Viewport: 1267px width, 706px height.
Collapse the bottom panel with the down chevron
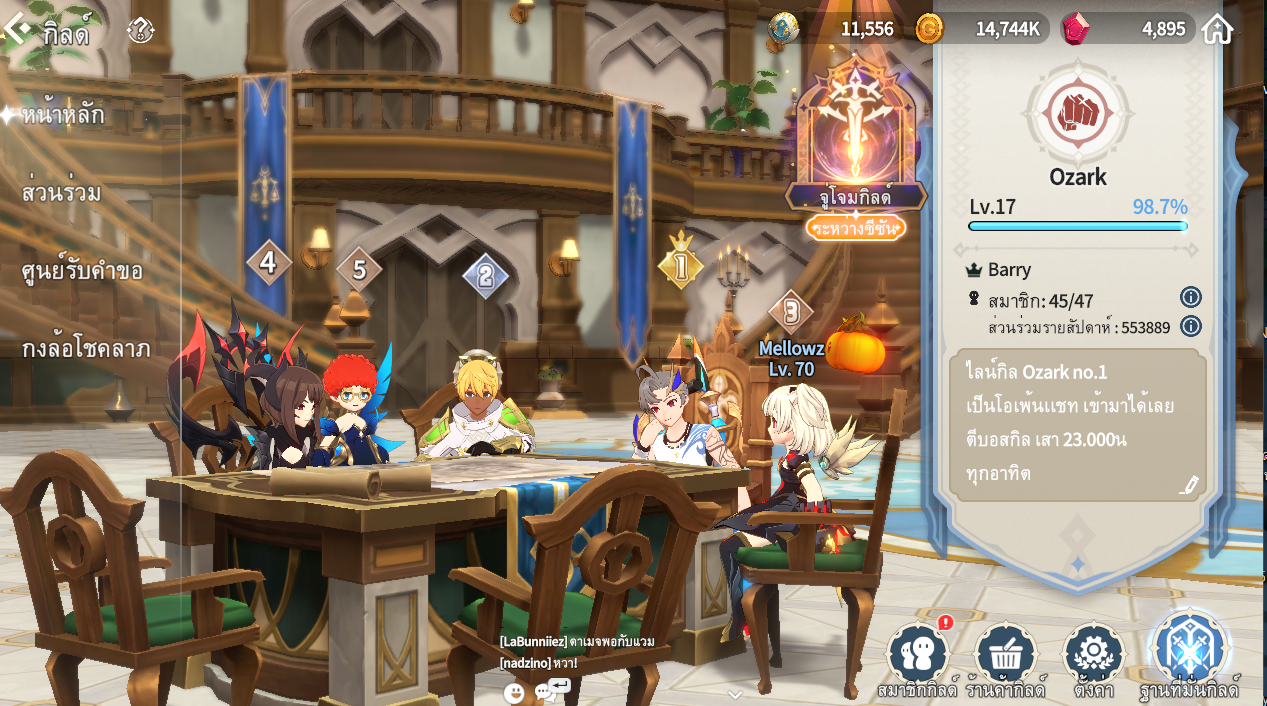[735, 694]
